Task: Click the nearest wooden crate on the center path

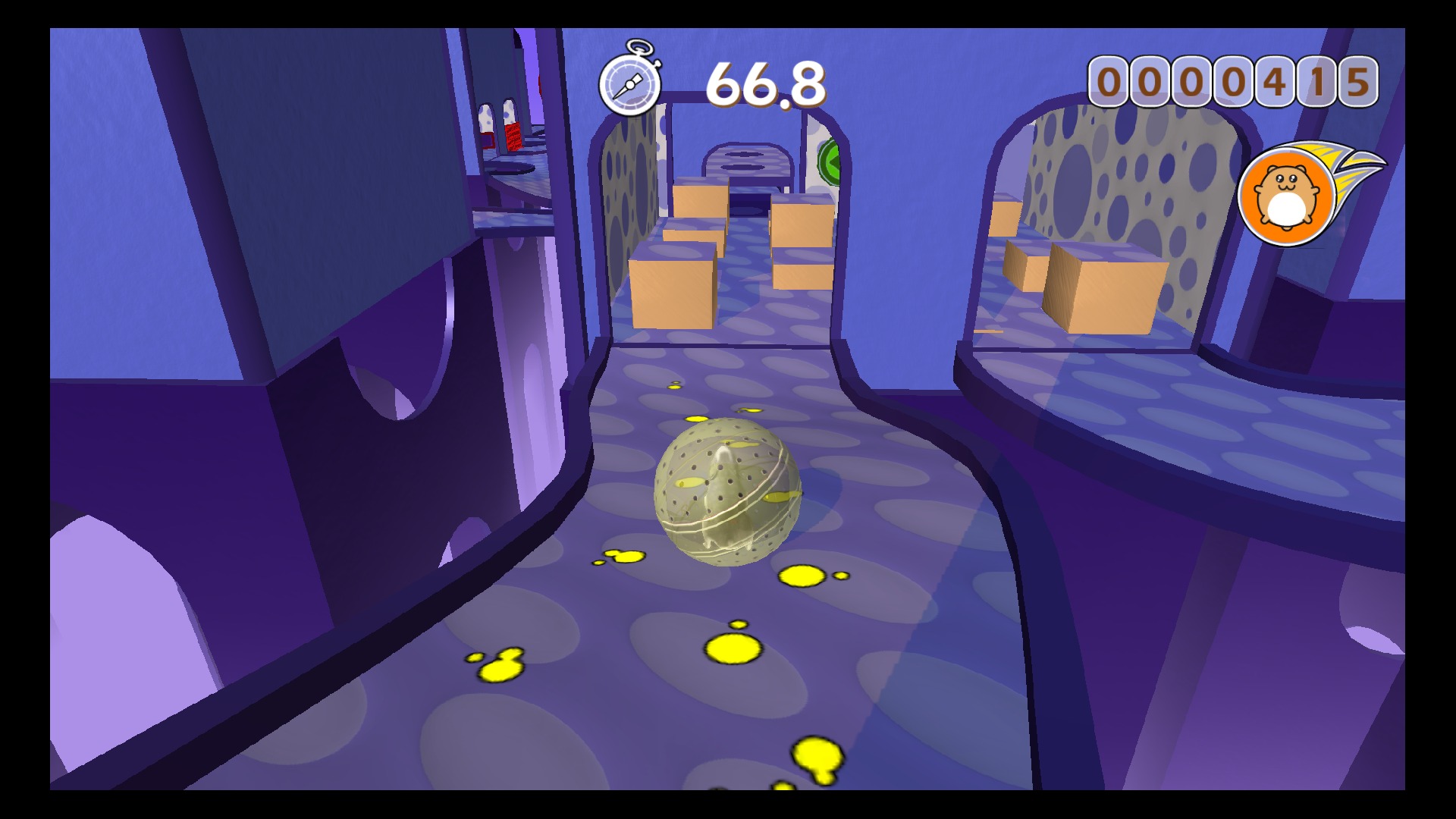Action: click(671, 284)
